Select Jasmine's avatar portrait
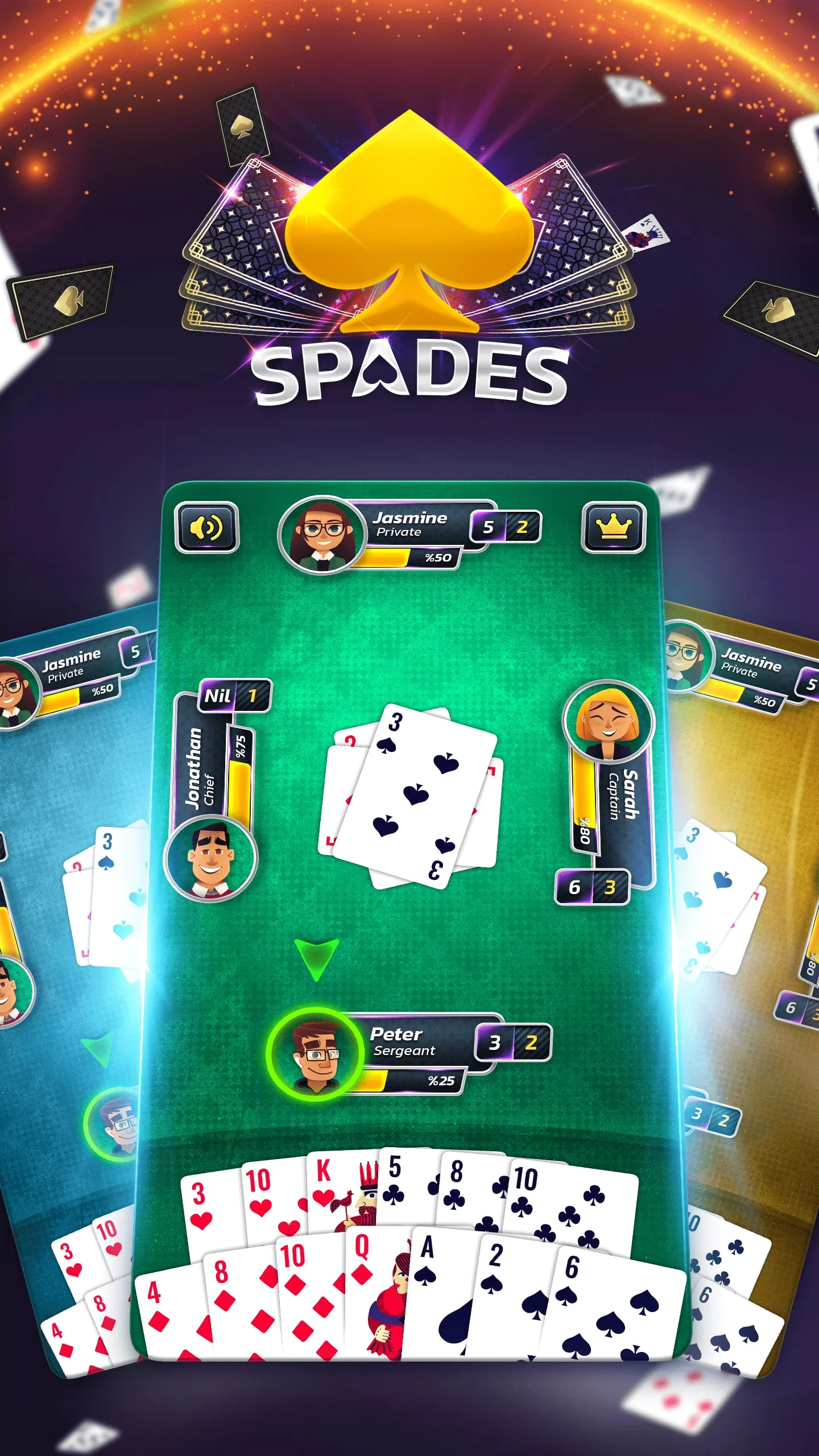The image size is (819, 1456). (x=321, y=535)
